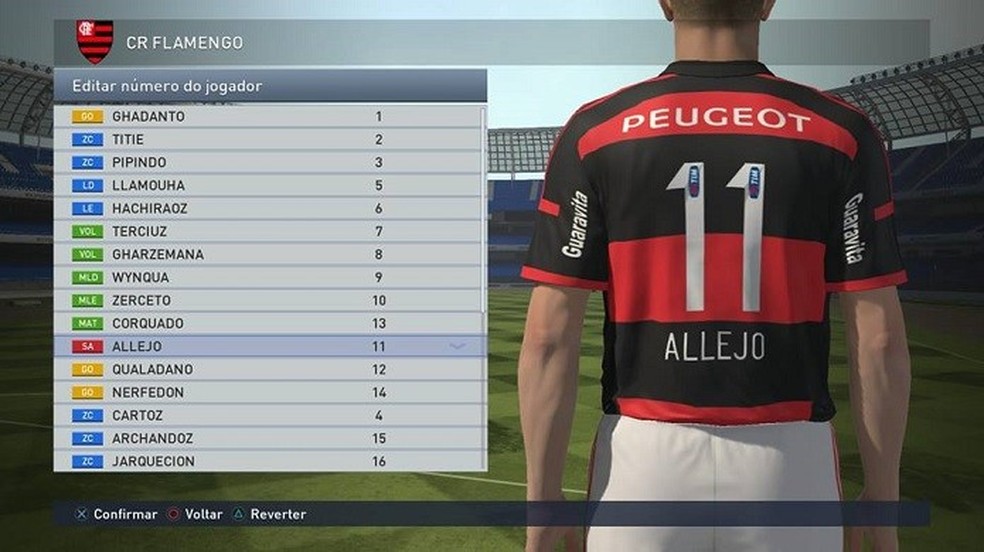Image resolution: width=984 pixels, height=552 pixels.
Task: Select the highlighted ALLEJO row
Action: [x=268, y=346]
